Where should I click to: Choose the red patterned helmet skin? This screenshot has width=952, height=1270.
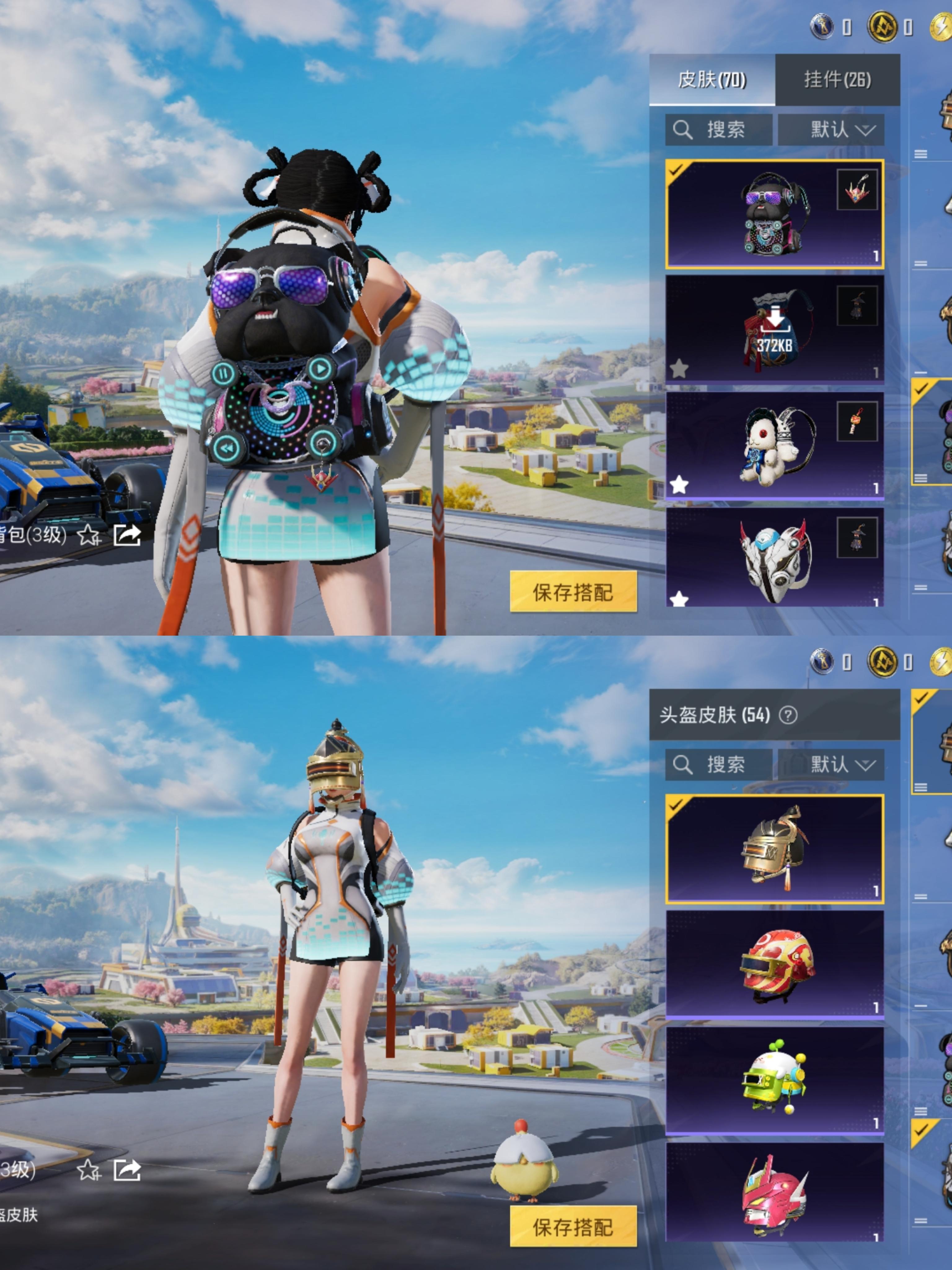click(x=773, y=966)
